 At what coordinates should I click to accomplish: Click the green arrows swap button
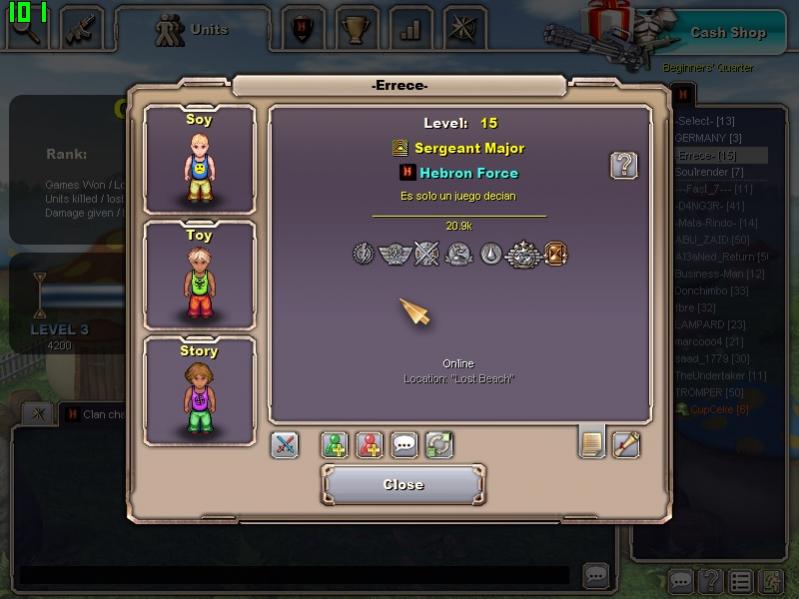pyautogui.click(x=439, y=445)
